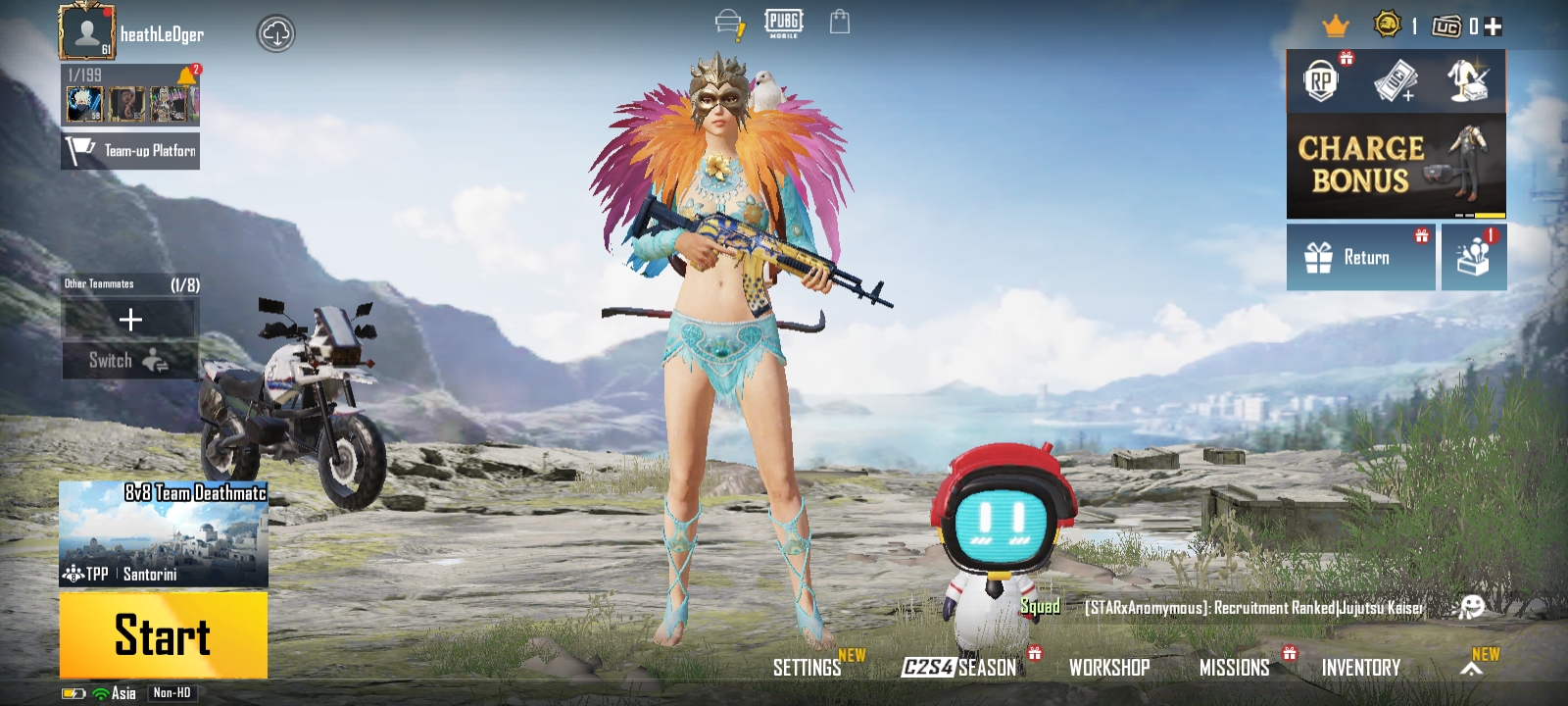
Task: Open the Inventory
Action: pyautogui.click(x=1360, y=668)
